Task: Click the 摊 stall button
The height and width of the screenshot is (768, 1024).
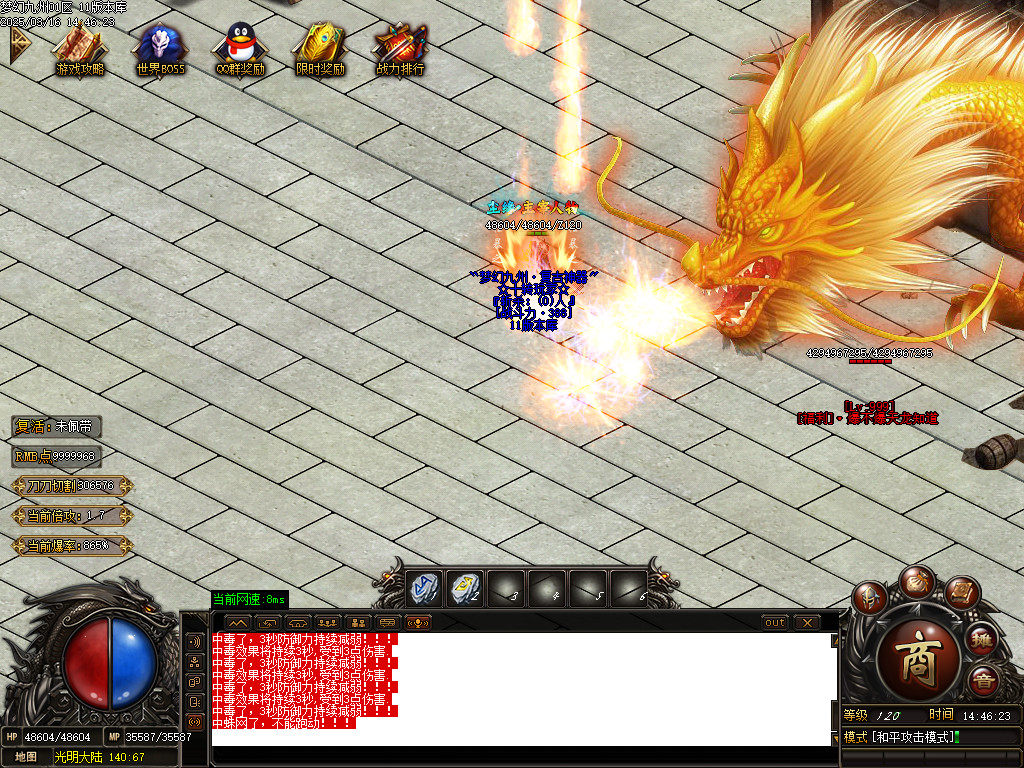Action: point(983,638)
